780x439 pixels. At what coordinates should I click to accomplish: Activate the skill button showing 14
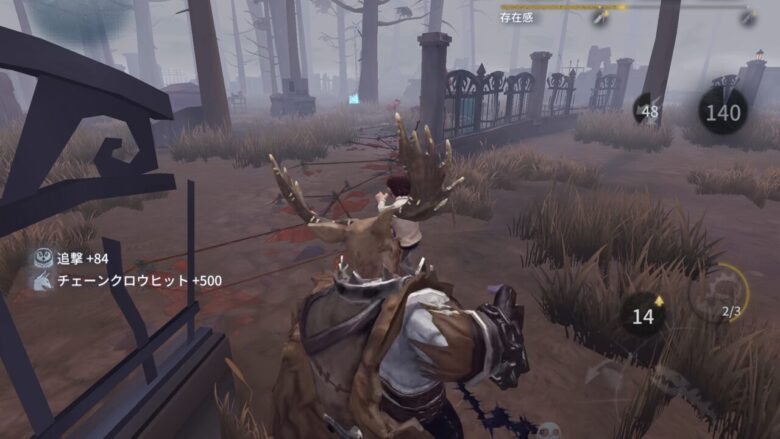pyautogui.click(x=644, y=314)
